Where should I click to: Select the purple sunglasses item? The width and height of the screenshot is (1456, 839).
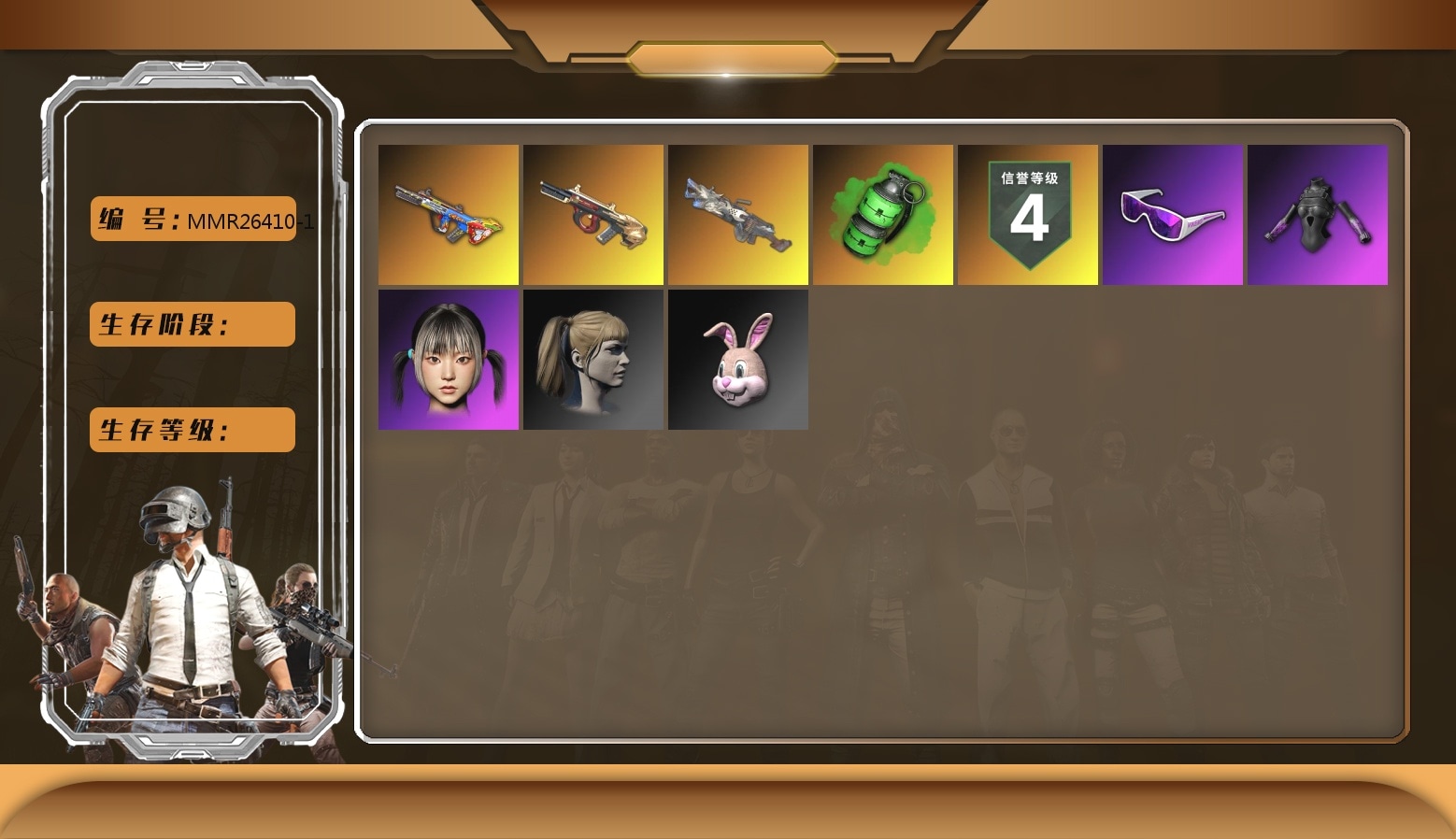point(1173,214)
